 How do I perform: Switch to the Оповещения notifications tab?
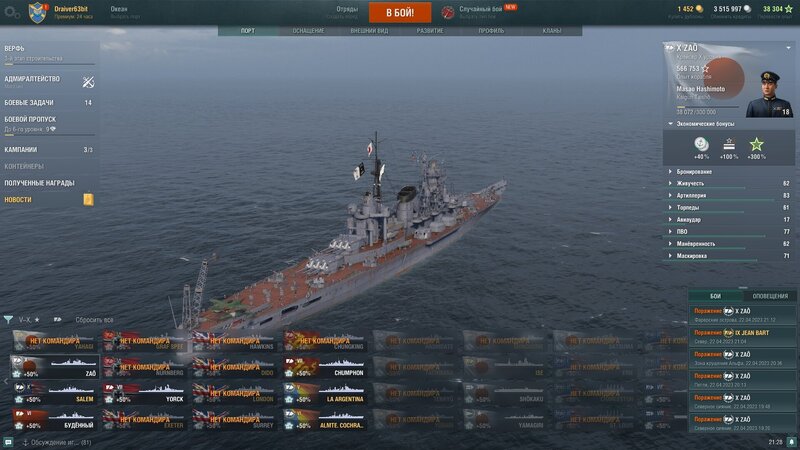pos(770,296)
